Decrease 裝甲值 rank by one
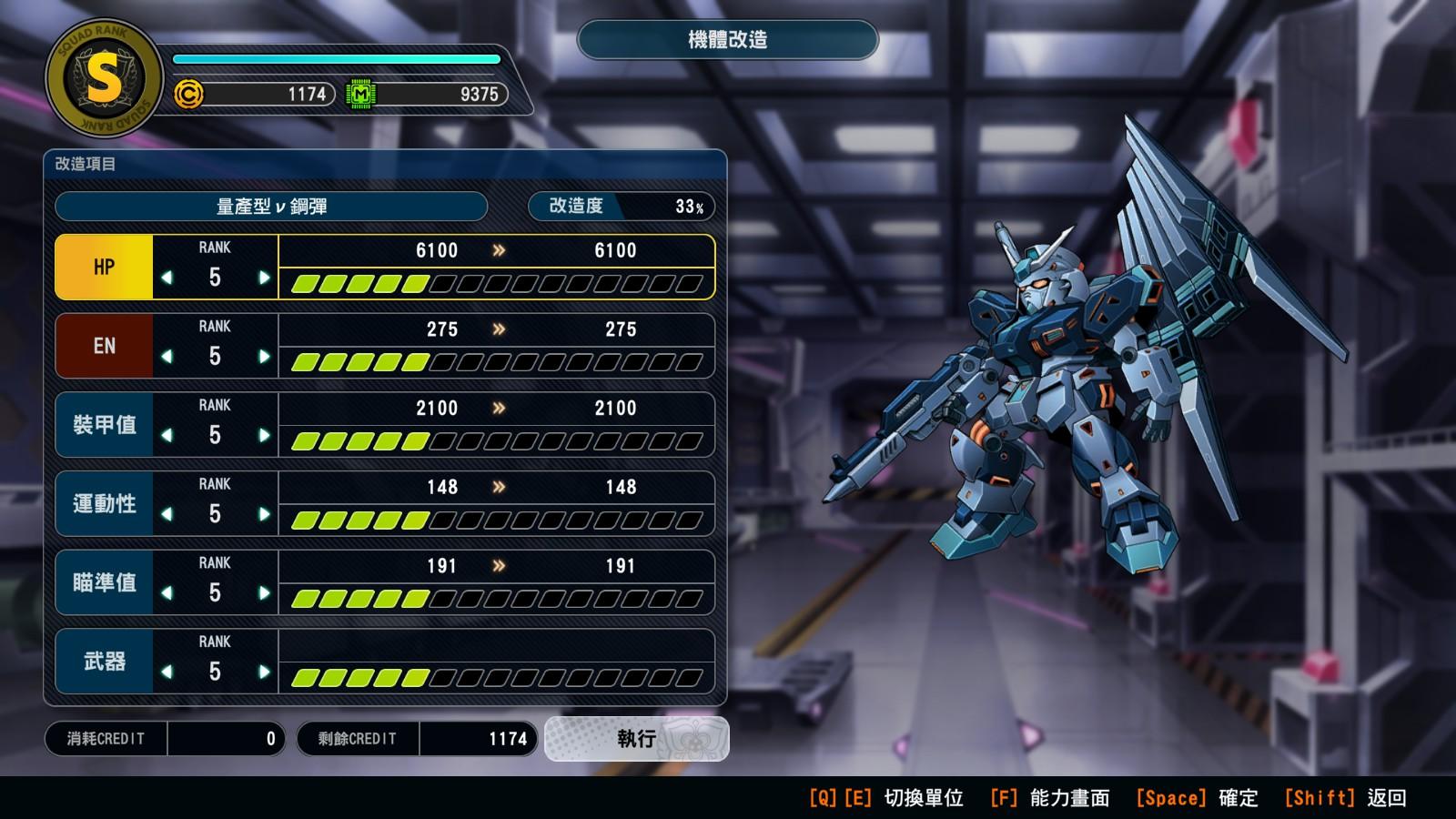This screenshot has width=1456, height=819. [167, 435]
